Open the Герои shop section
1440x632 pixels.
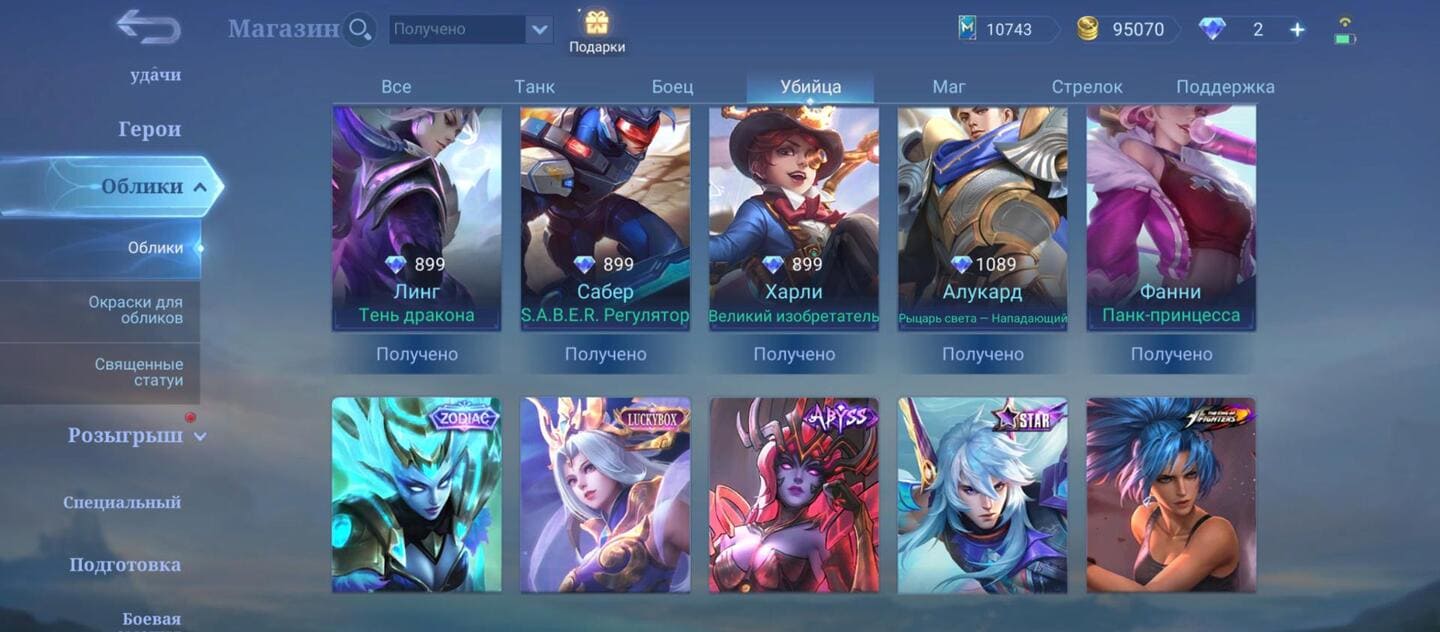pyautogui.click(x=149, y=129)
